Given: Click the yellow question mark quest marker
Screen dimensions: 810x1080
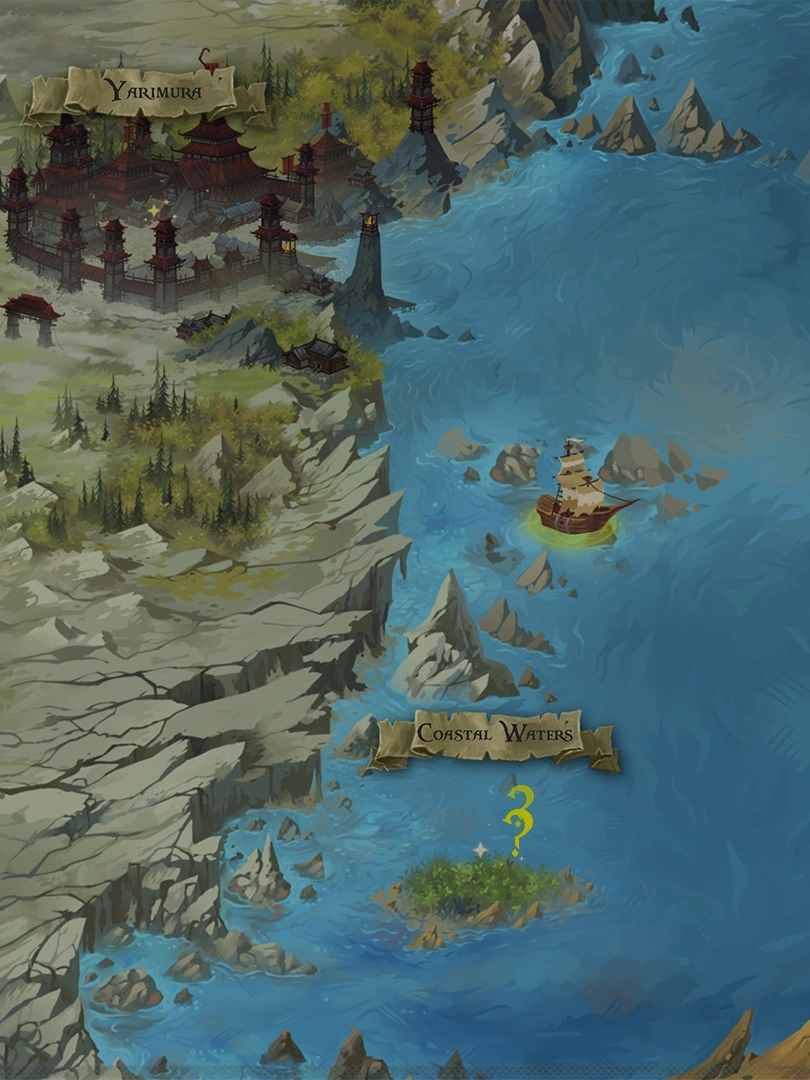Looking at the screenshot, I should (518, 820).
